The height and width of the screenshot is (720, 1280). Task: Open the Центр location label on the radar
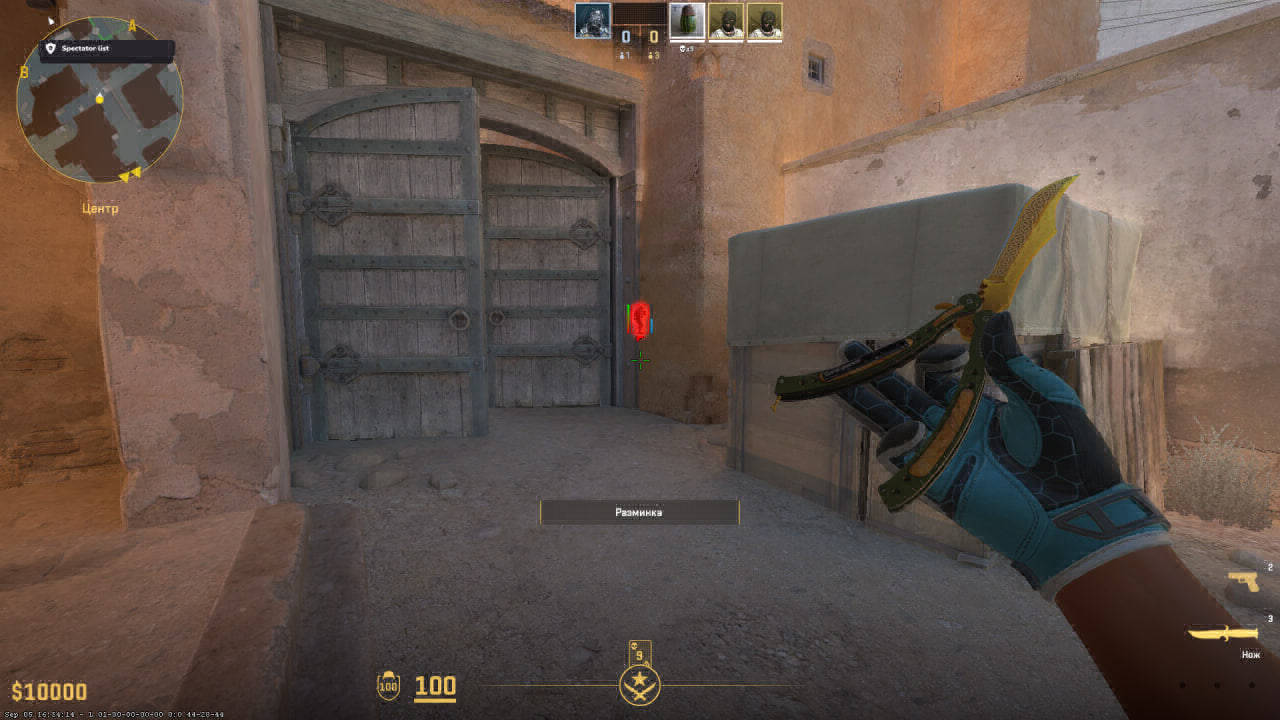[99, 209]
